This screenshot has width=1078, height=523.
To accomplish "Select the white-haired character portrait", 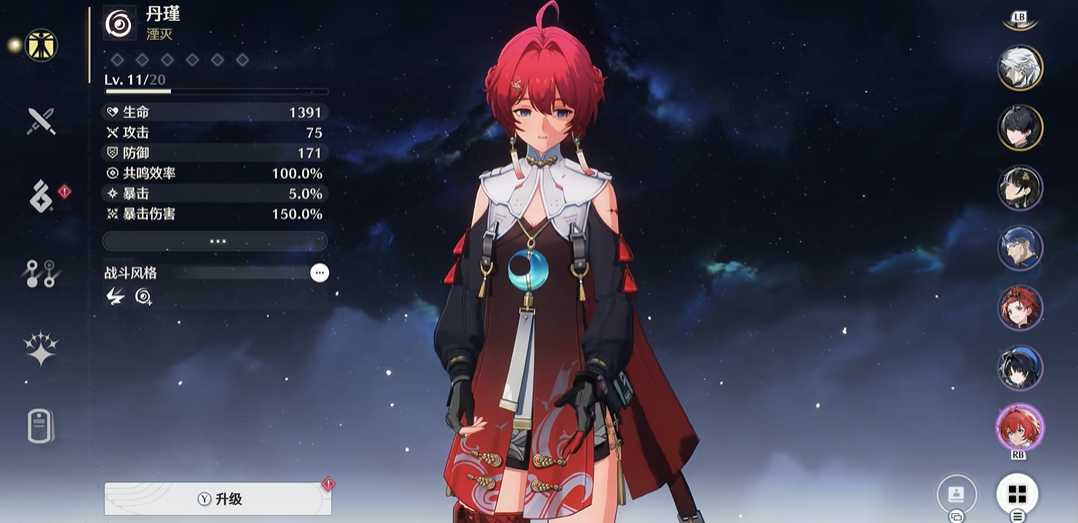I will point(1020,68).
